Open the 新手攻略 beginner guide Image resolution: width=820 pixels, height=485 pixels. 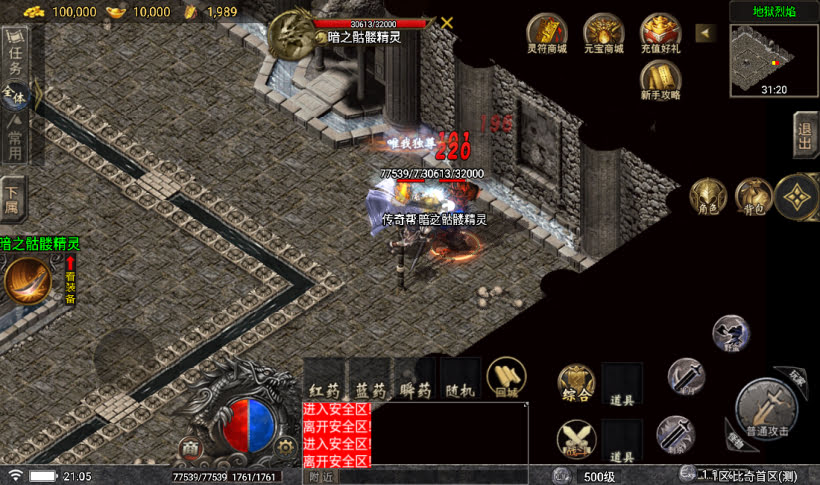tap(661, 78)
